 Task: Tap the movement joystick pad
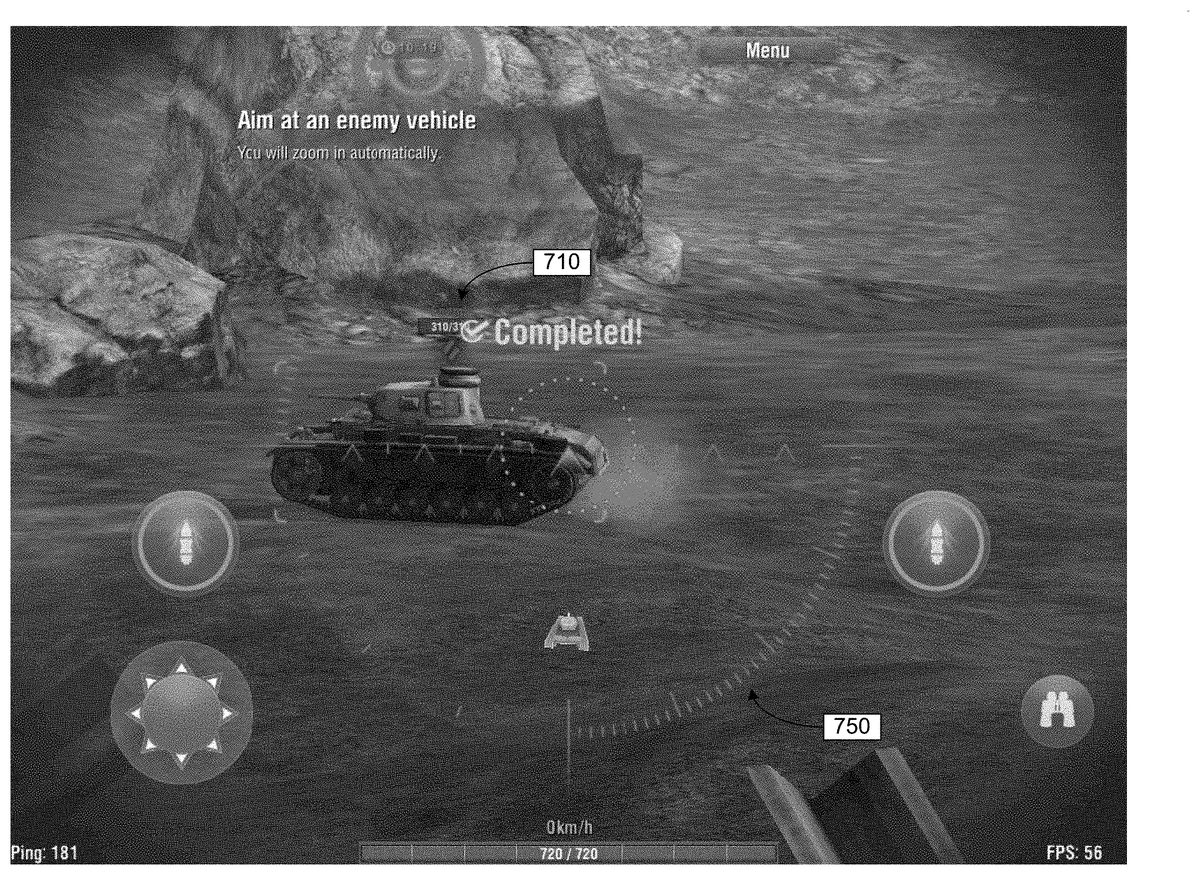click(x=181, y=712)
